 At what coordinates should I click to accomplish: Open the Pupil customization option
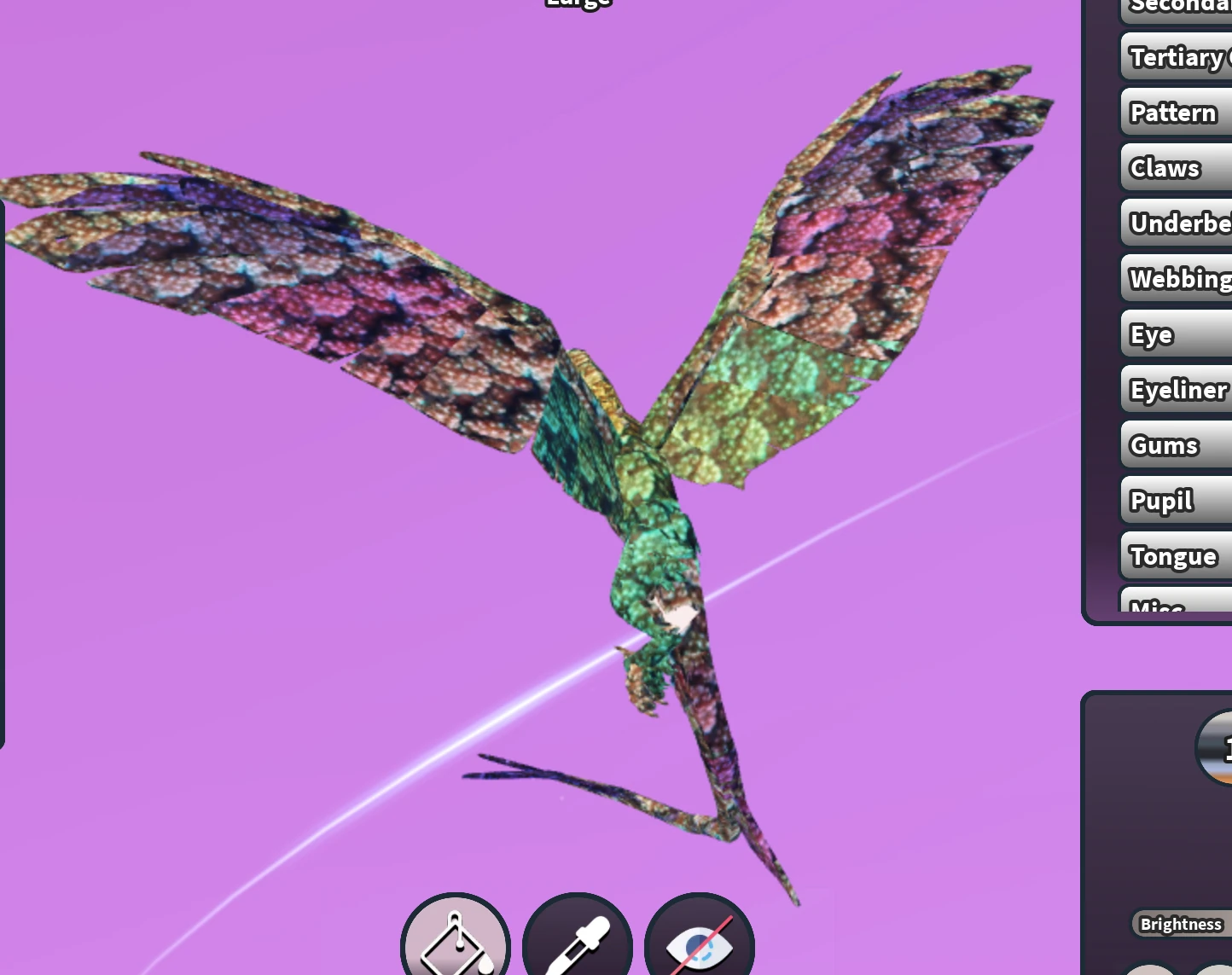pyautogui.click(x=1161, y=500)
